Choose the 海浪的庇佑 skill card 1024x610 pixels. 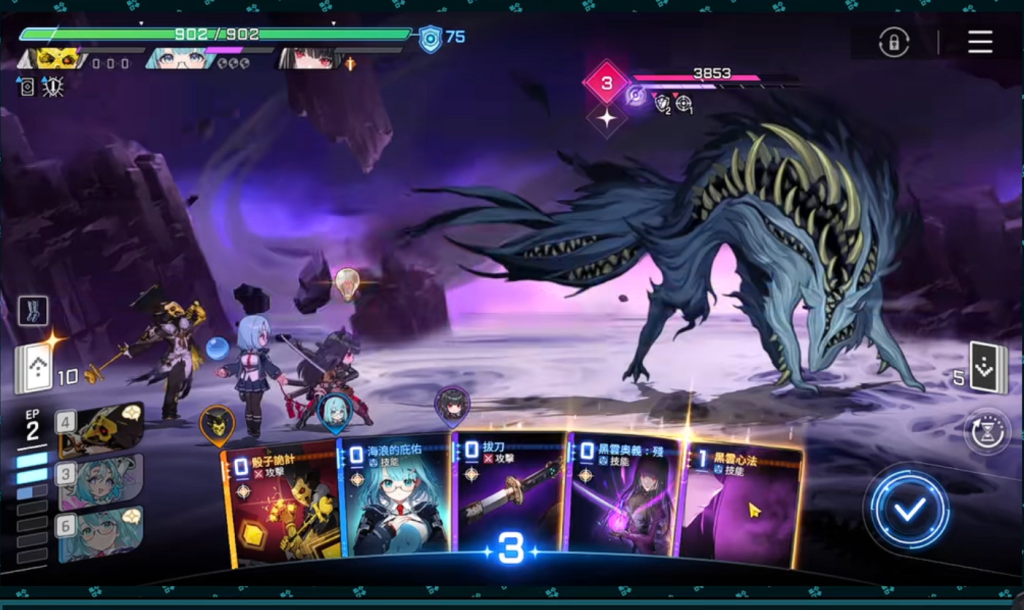coord(395,497)
